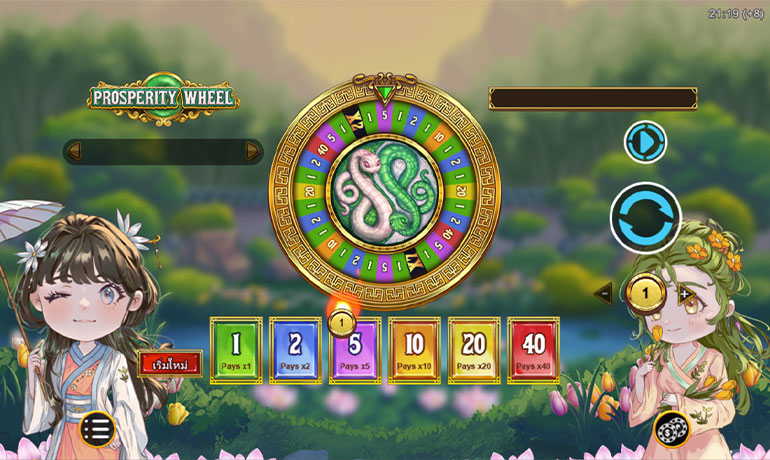Choose the purple 5 Pays x5 tile
The image size is (770, 460).
(355, 352)
